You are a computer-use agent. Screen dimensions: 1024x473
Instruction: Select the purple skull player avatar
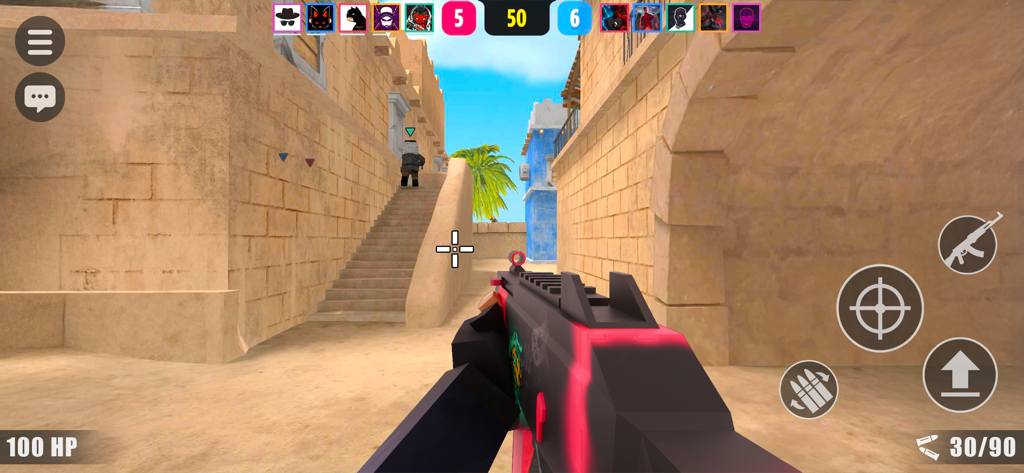[x=746, y=17]
